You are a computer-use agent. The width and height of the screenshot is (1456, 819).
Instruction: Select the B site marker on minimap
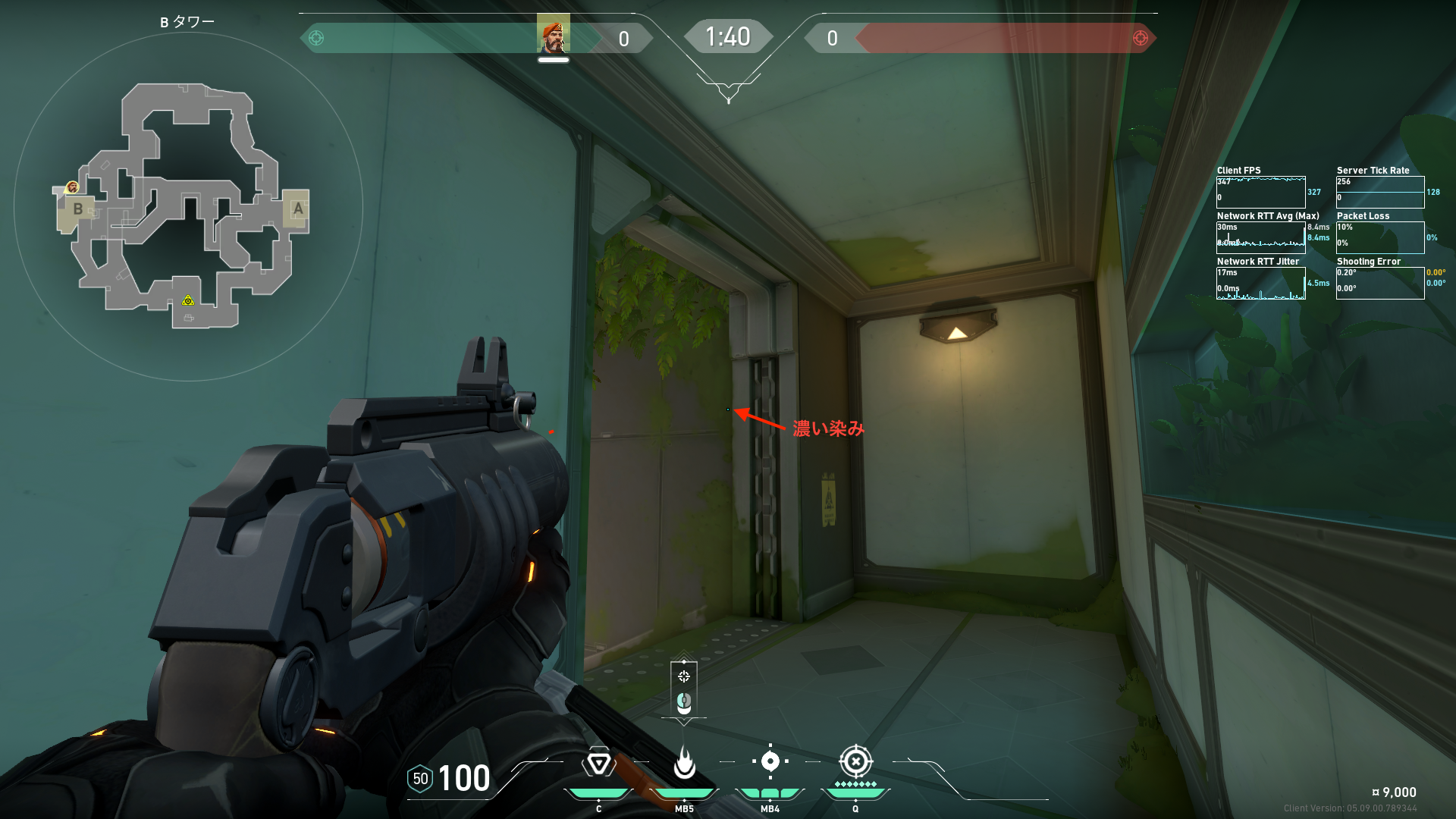[x=77, y=209]
